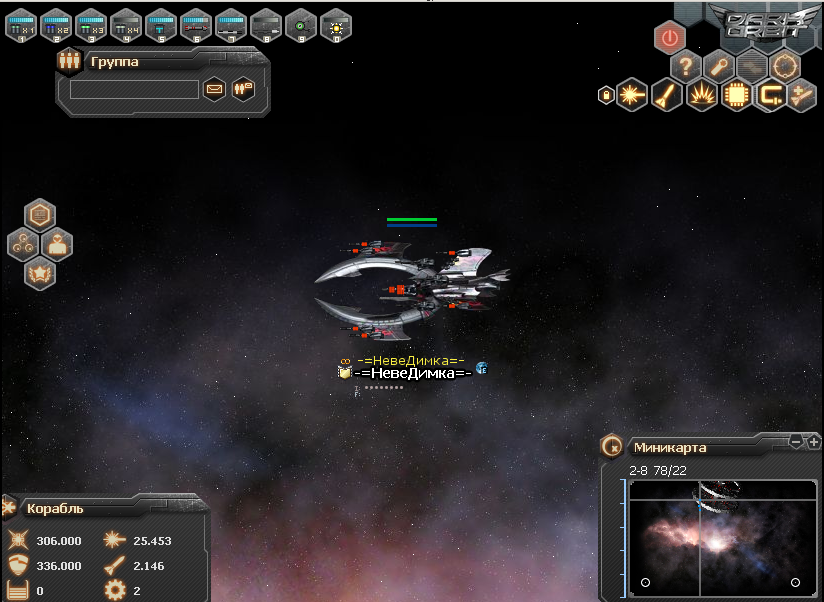This screenshot has height=602, width=824.
Task: Click the red power logout button
Action: click(x=670, y=38)
